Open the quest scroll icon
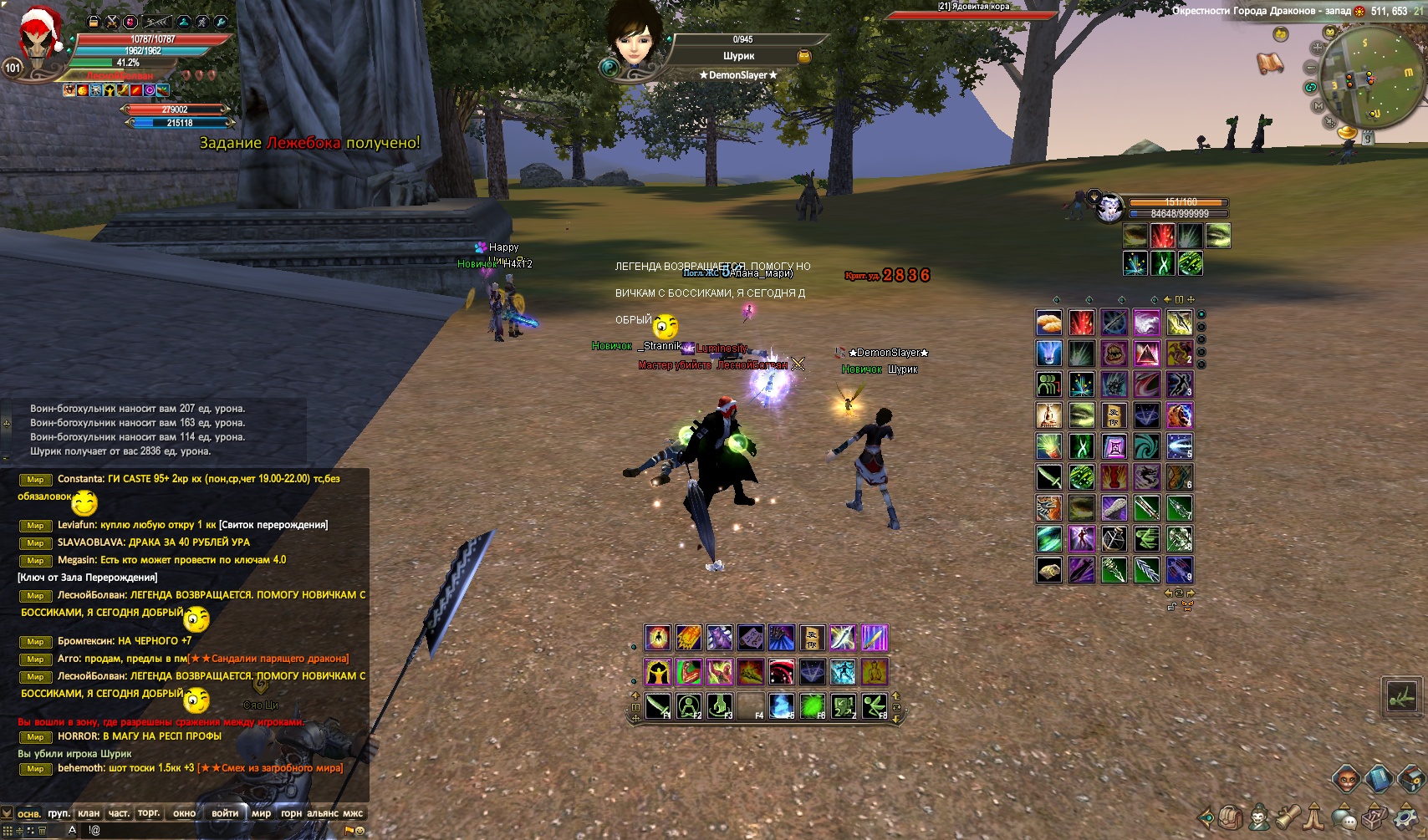Image resolution: width=1428 pixels, height=840 pixels. pos(1288,817)
